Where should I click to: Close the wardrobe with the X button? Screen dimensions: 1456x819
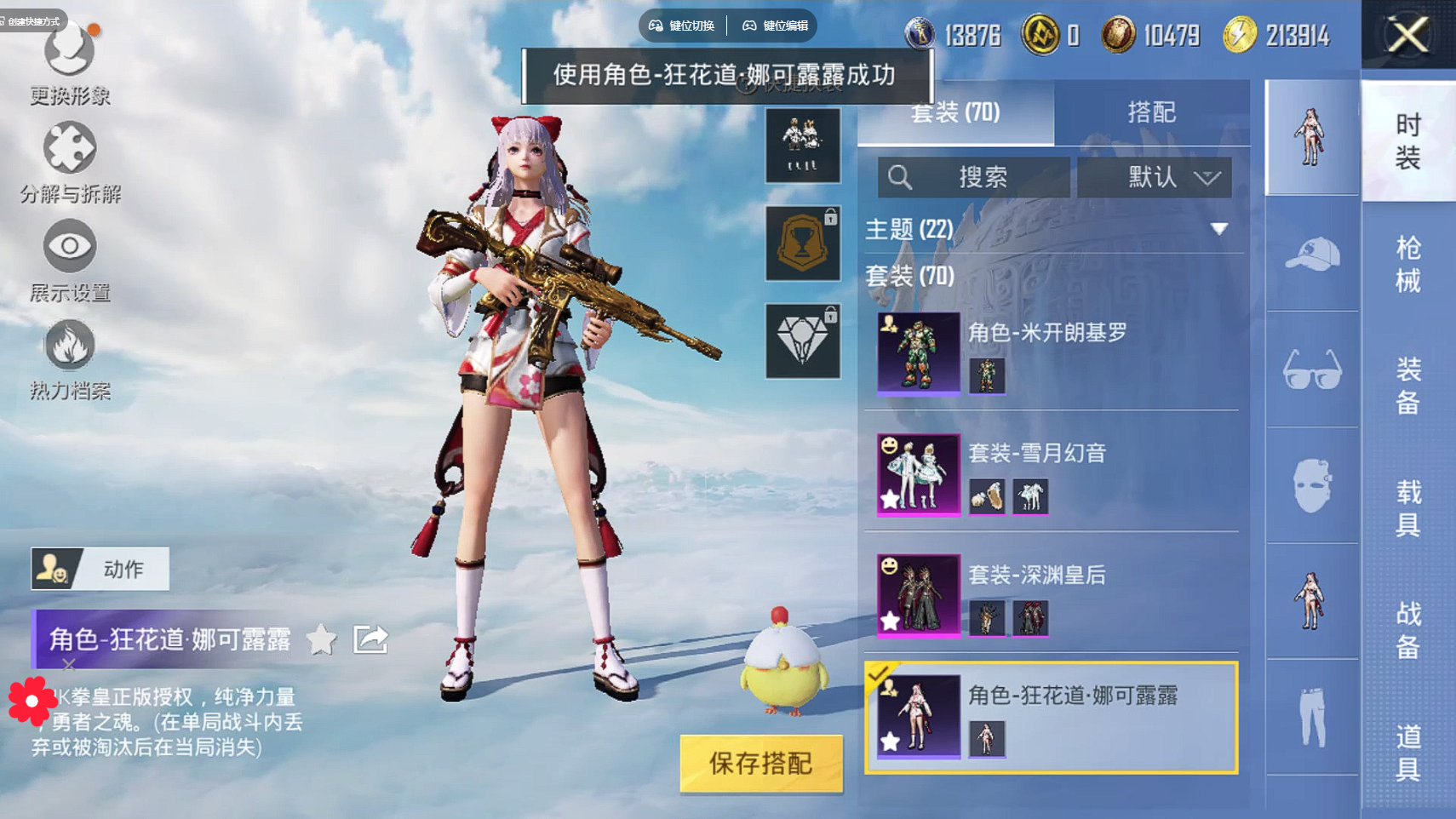pos(1407,35)
